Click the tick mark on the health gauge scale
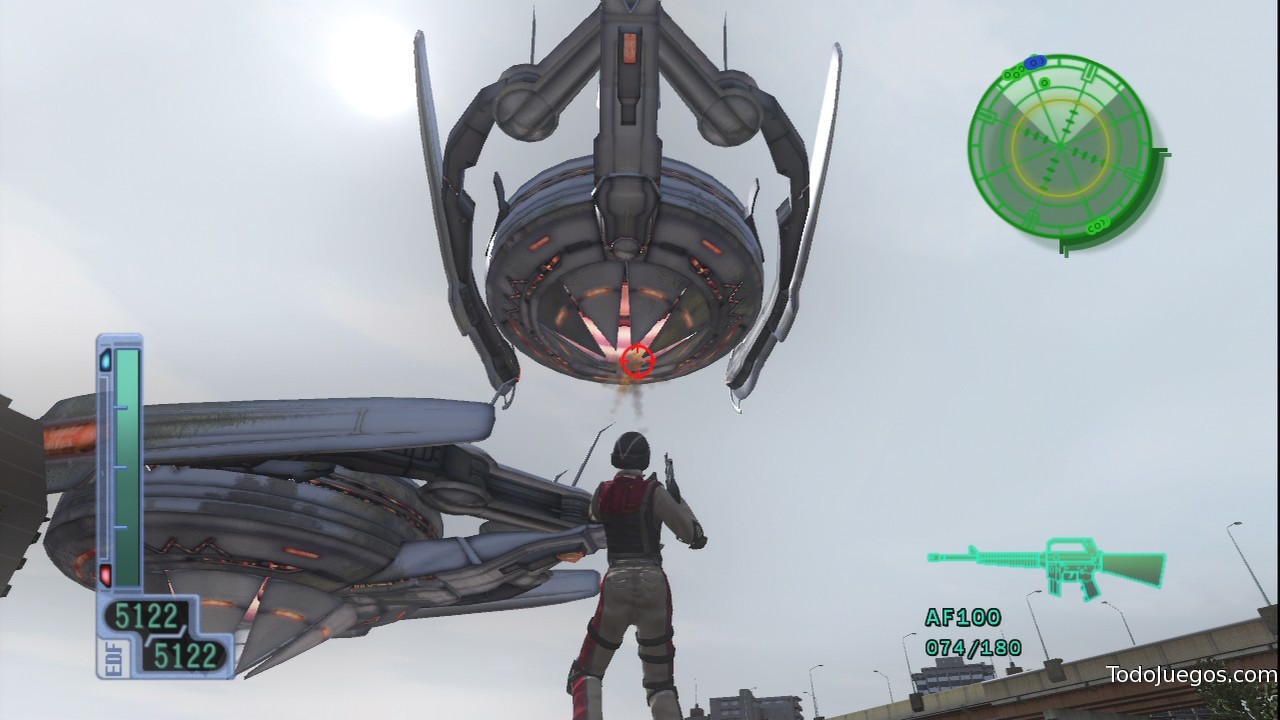This screenshot has height=720, width=1280. (121, 466)
